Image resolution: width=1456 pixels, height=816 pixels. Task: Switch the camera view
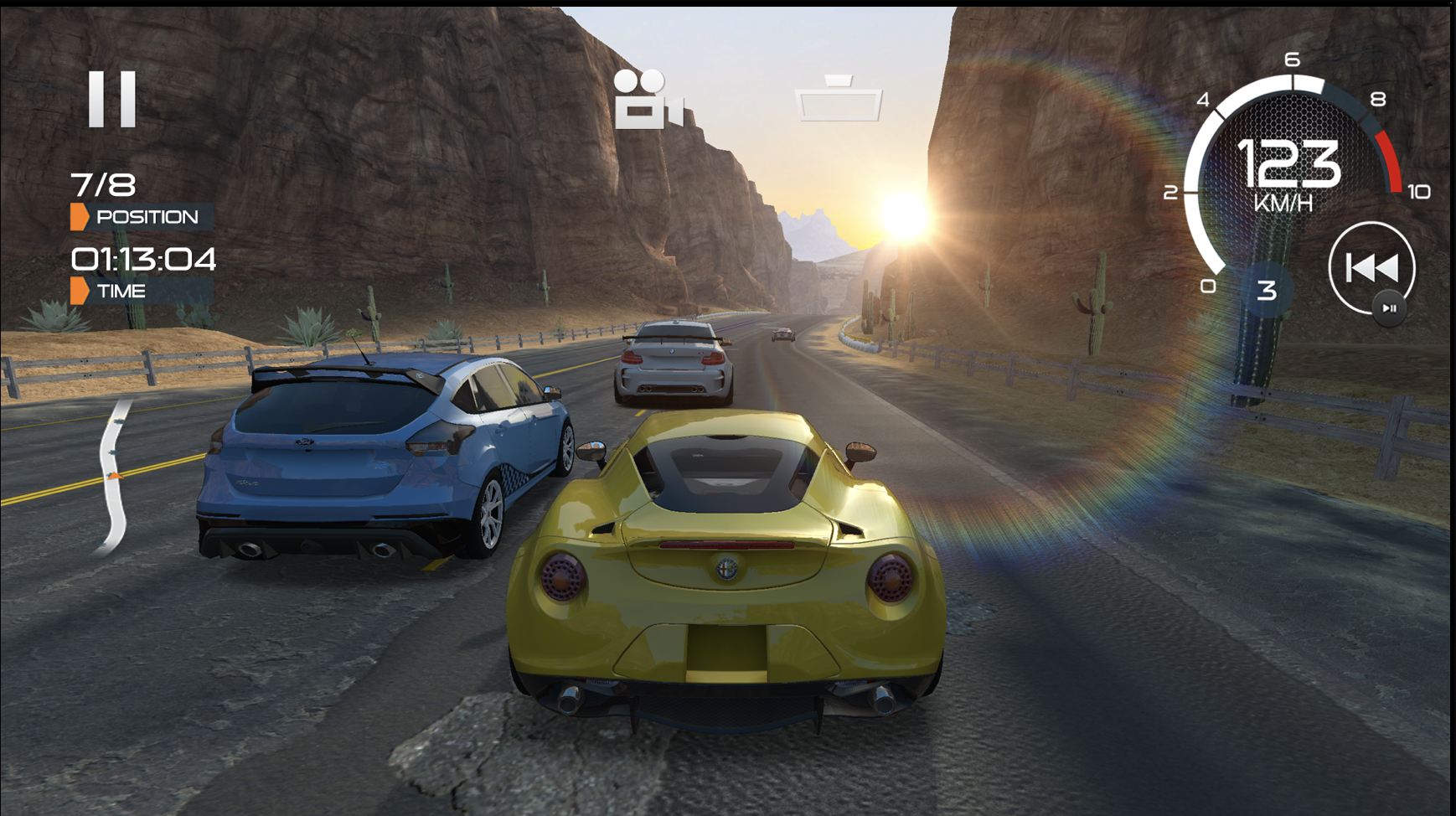(648, 100)
